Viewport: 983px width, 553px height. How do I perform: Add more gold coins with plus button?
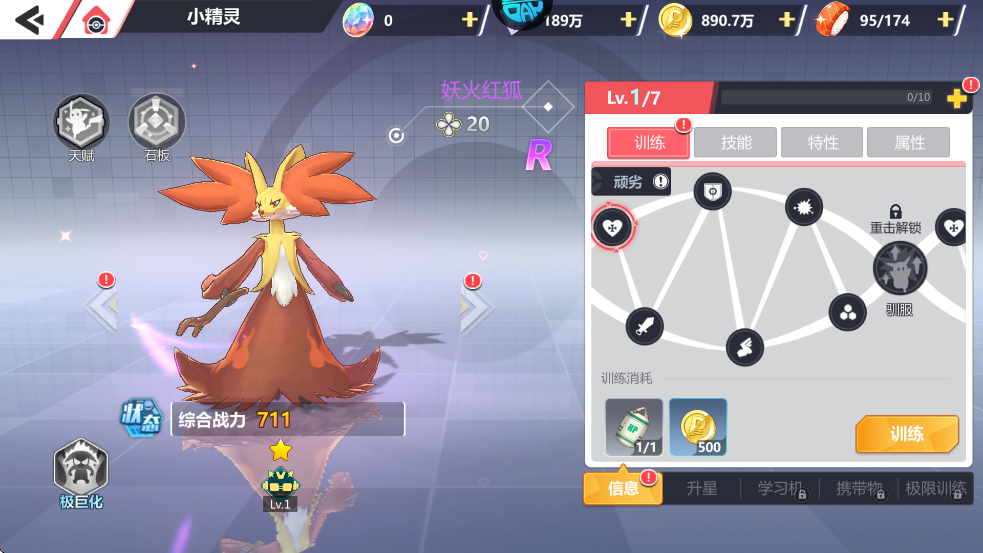[x=787, y=20]
